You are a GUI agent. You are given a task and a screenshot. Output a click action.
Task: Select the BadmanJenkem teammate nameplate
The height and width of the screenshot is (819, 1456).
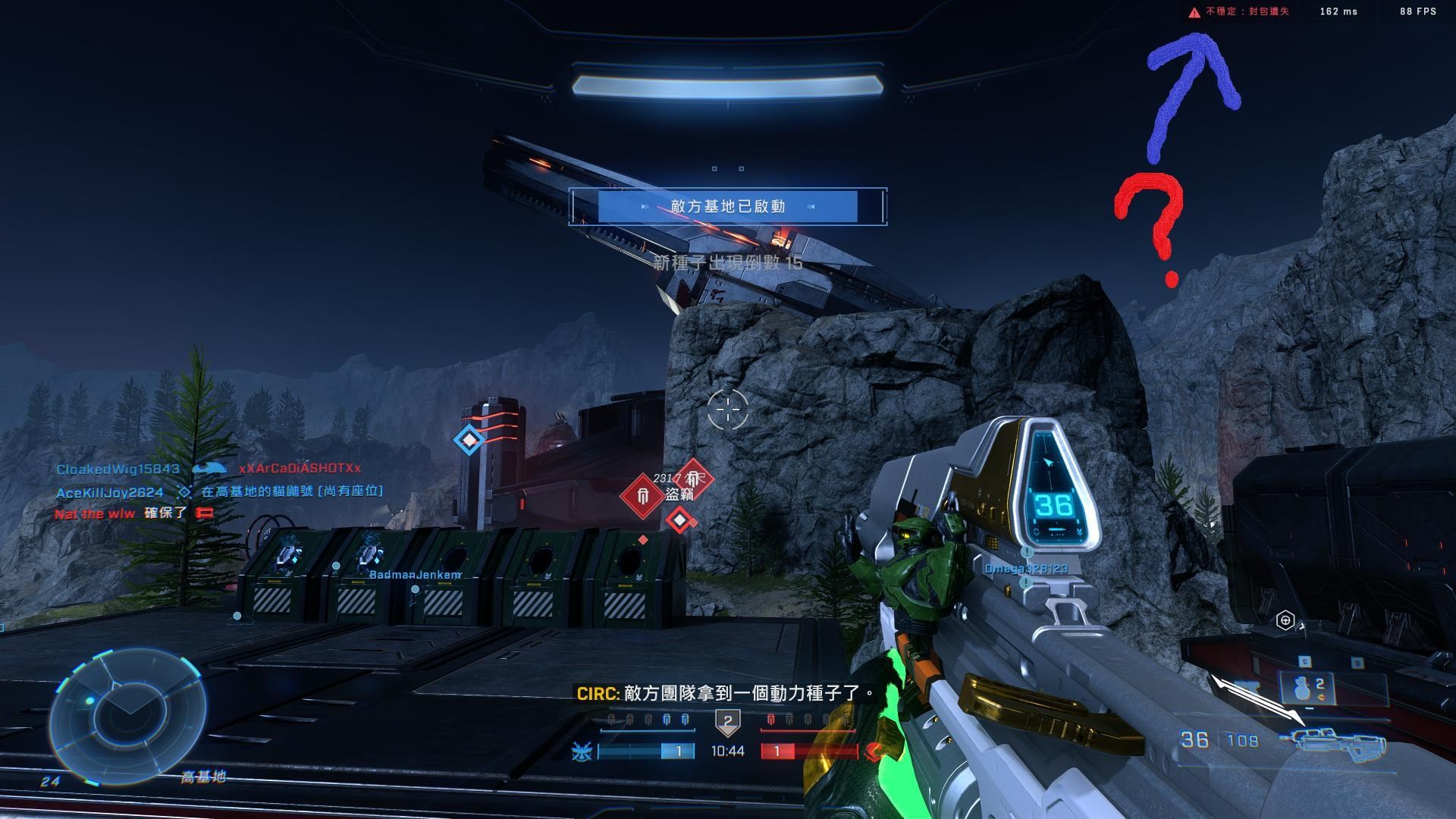coord(415,575)
